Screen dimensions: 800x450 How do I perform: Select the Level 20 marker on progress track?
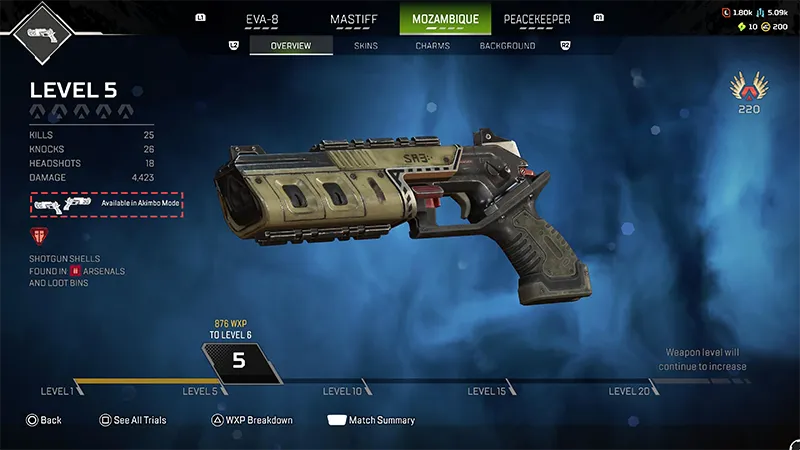coord(629,391)
